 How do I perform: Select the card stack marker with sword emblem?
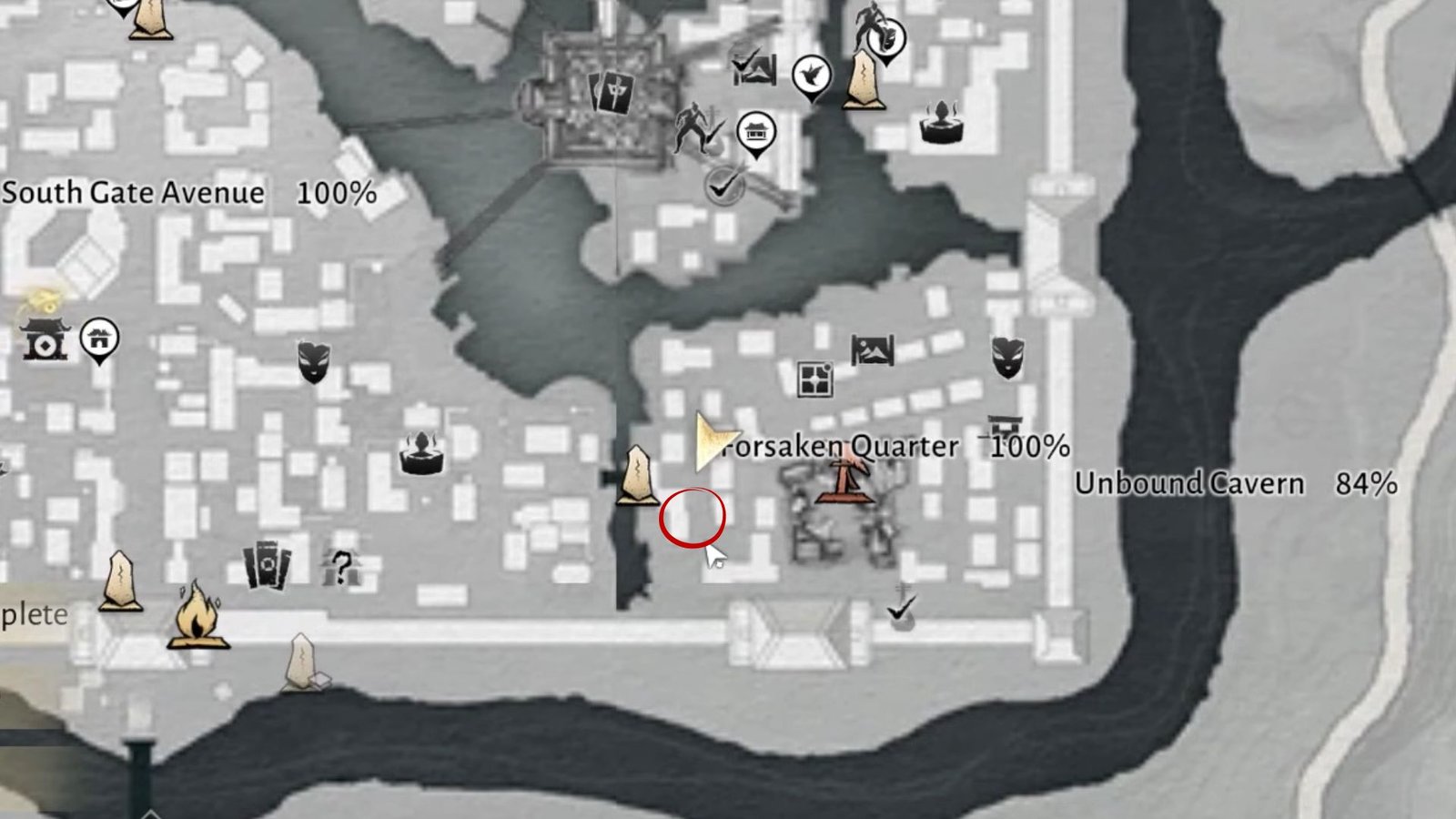tap(612, 91)
